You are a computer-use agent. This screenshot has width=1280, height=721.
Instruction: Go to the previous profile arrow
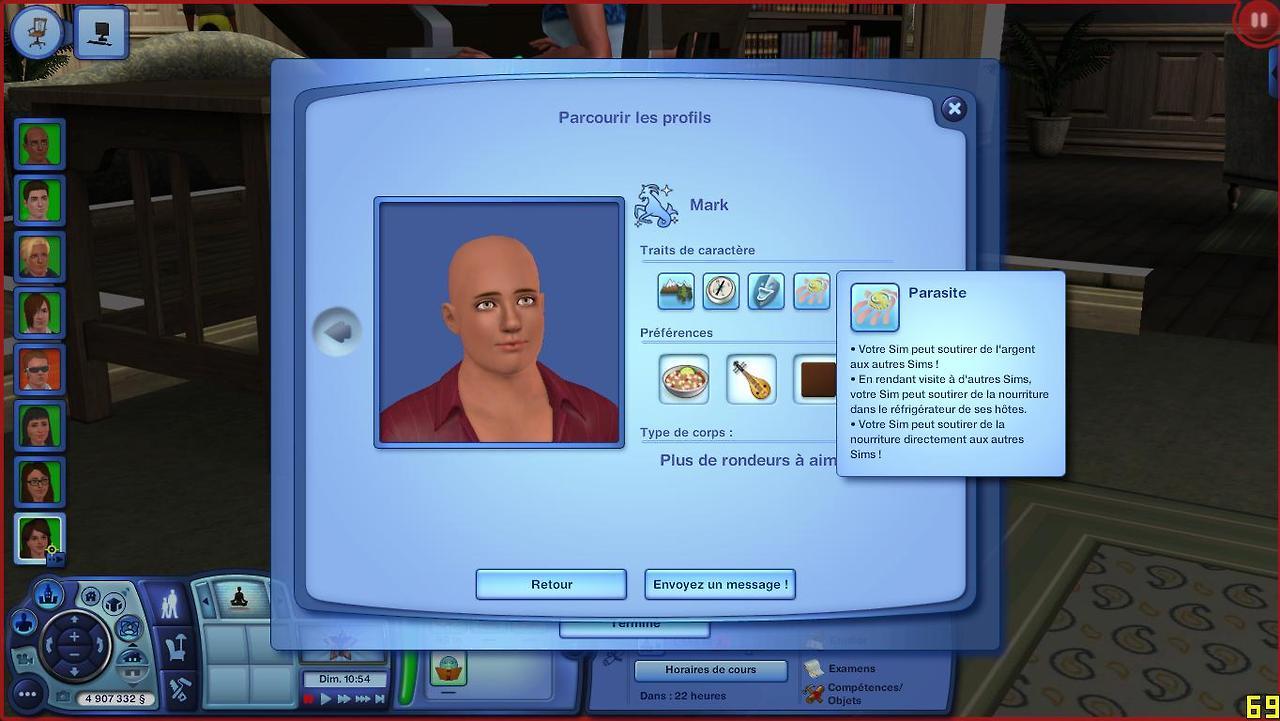(336, 332)
